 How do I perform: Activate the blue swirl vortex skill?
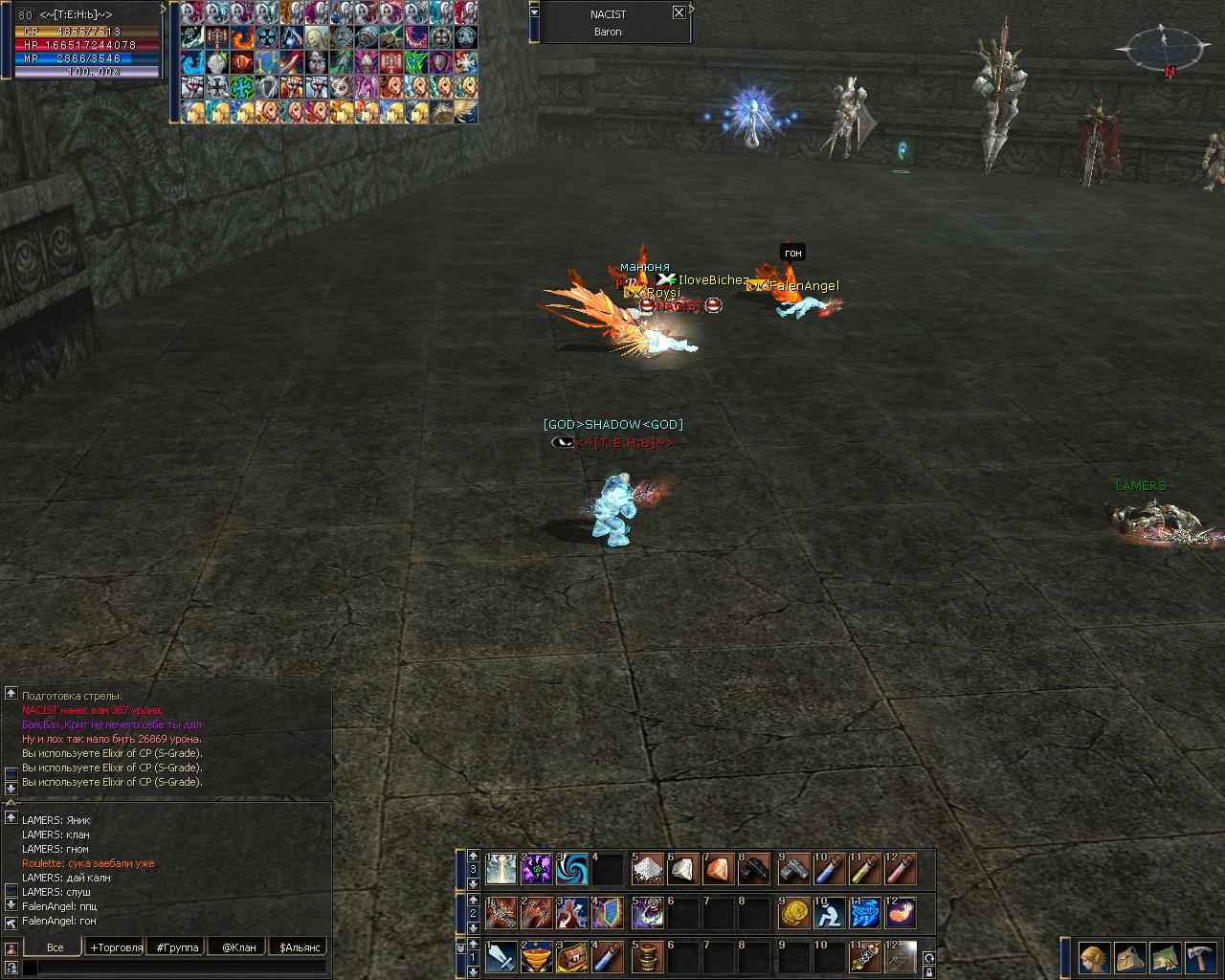coord(573,869)
